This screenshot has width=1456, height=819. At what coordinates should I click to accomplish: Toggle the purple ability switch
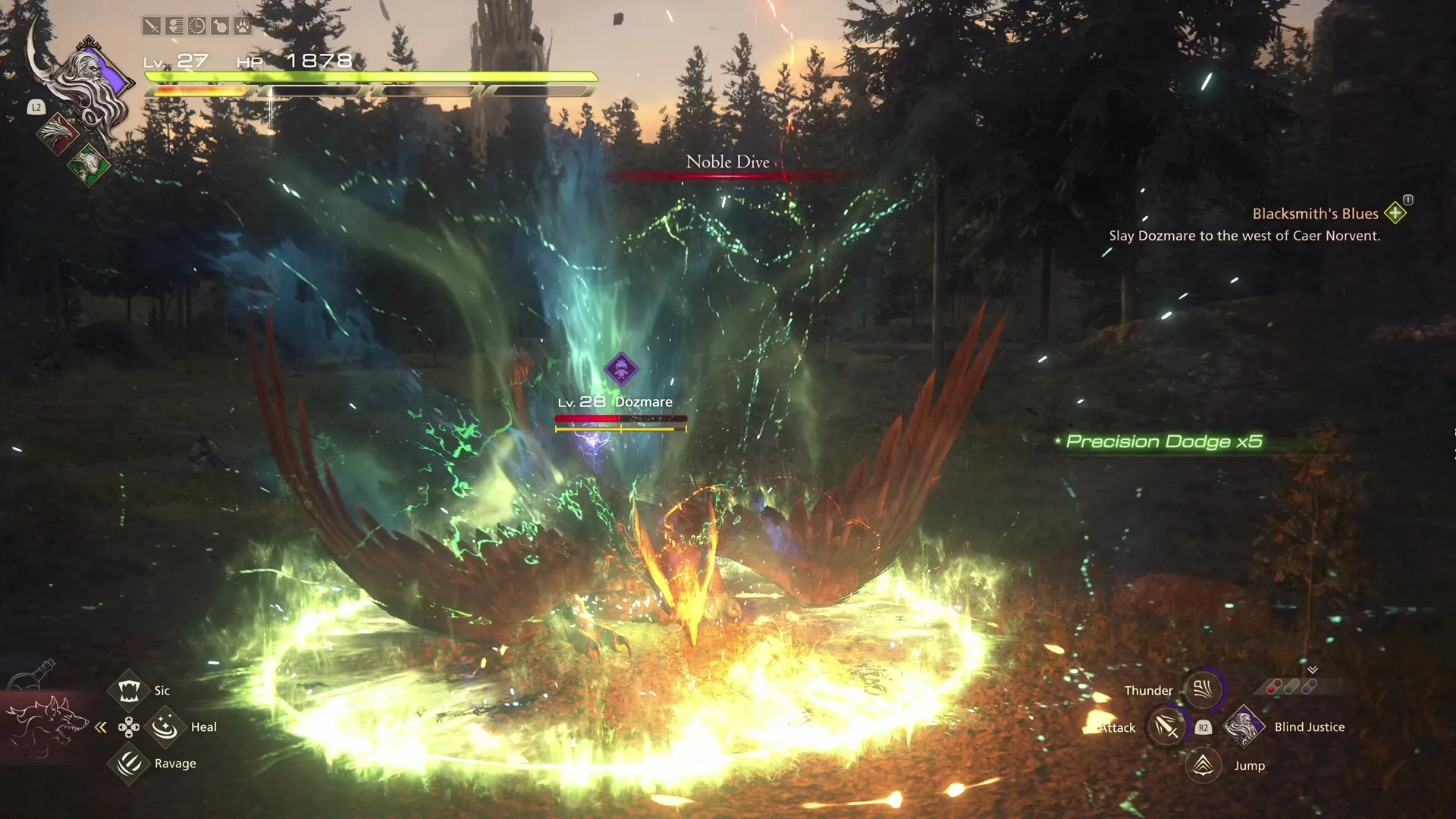1309,687
